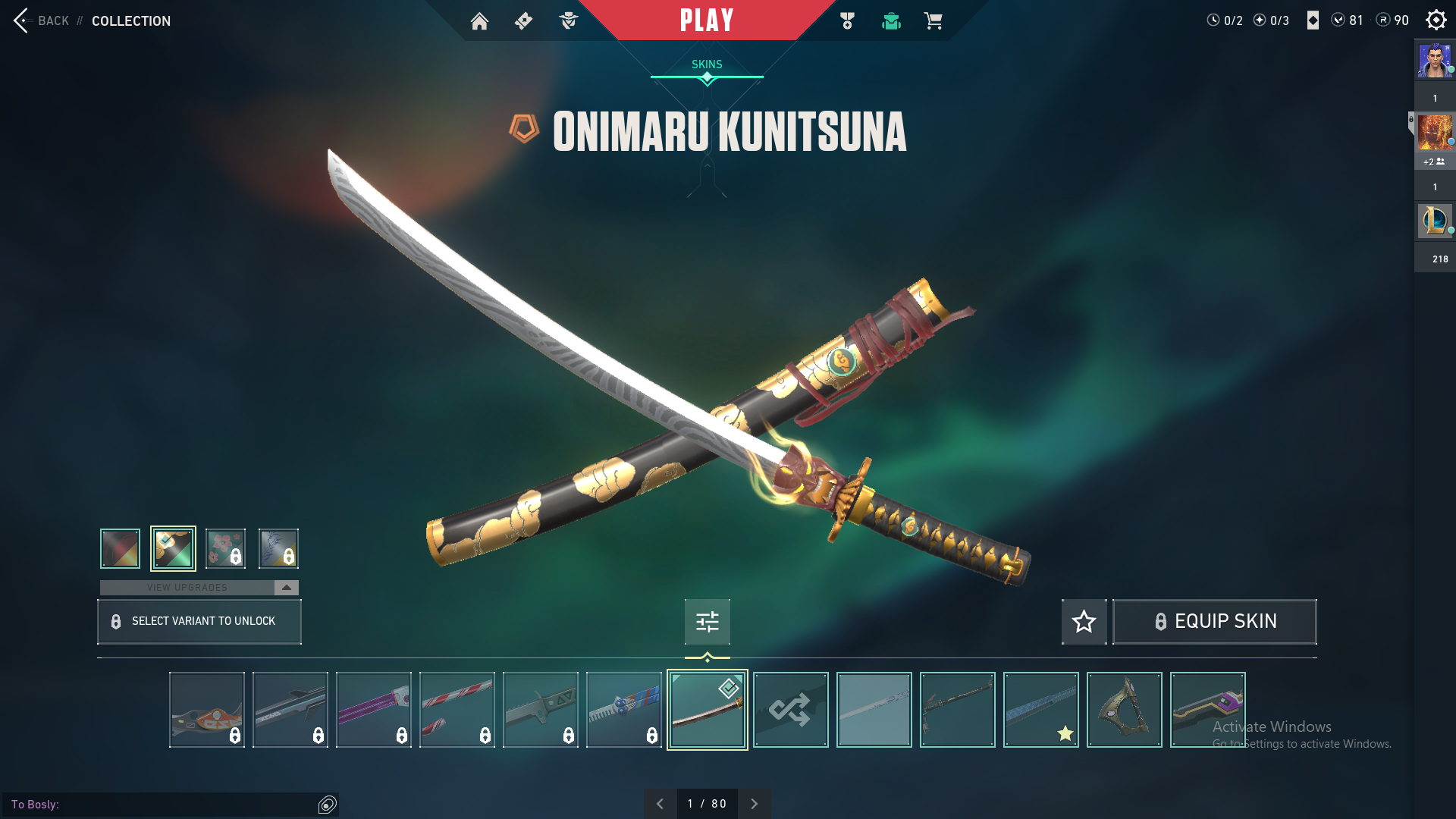Select the locked pink blossom variant
1456x819 pixels.
point(225,548)
